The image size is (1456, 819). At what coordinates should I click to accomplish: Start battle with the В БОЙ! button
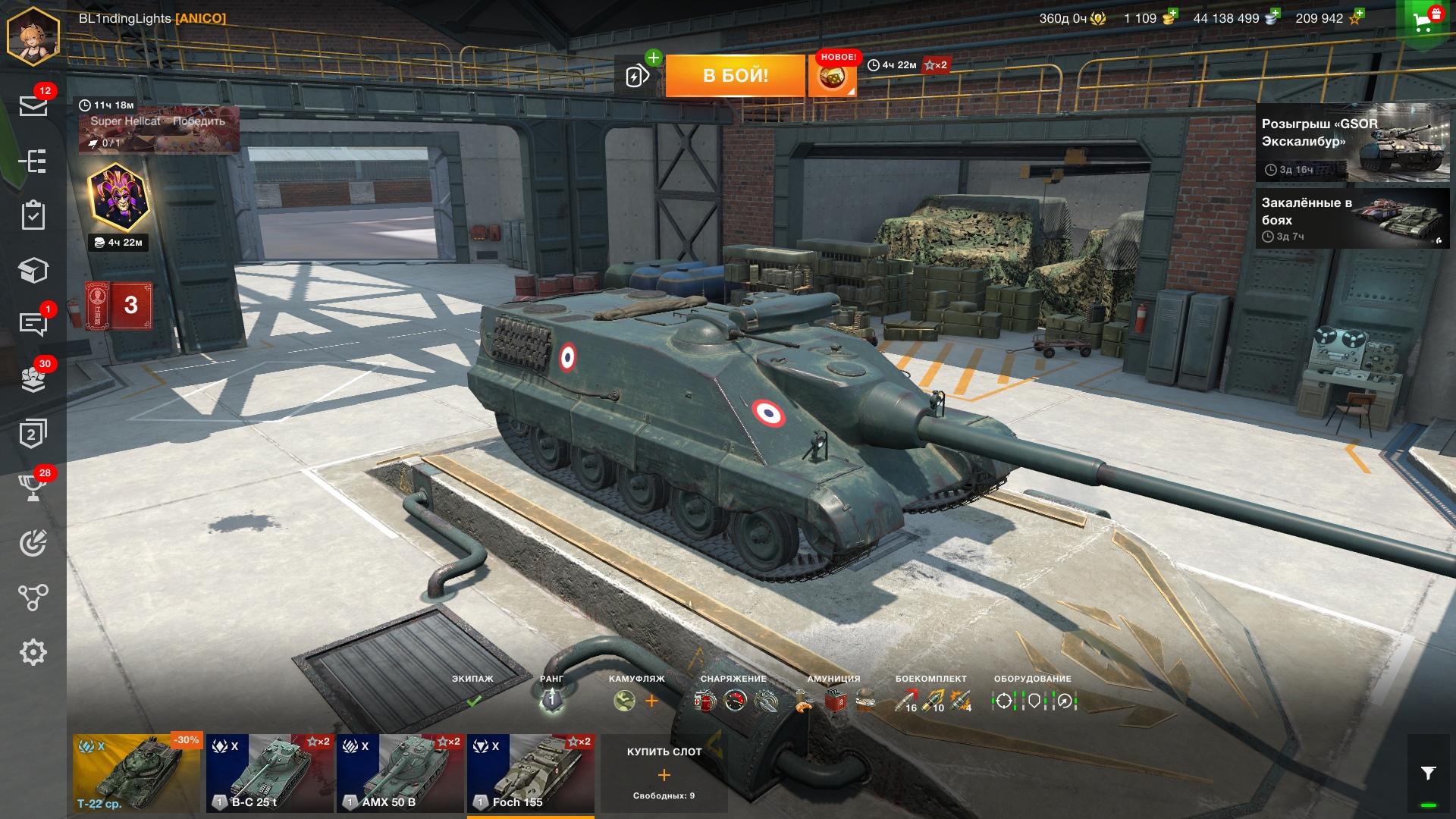coord(735,75)
